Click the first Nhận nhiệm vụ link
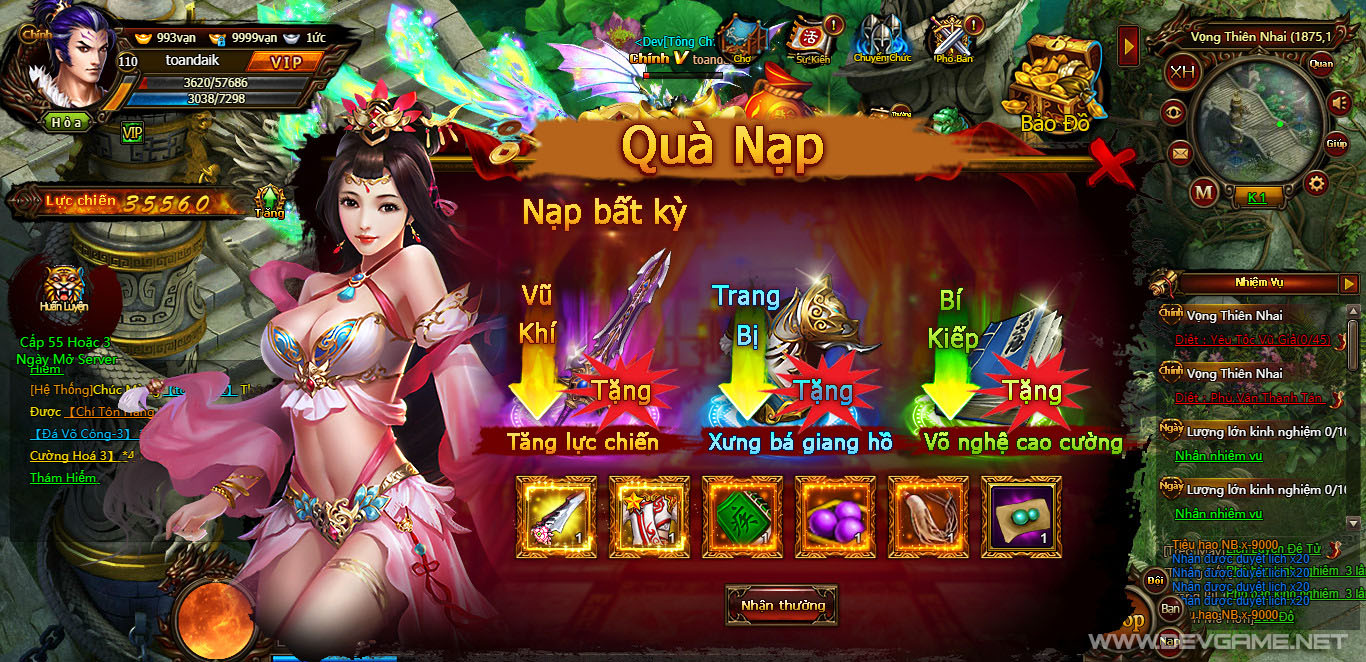 tap(1218, 456)
